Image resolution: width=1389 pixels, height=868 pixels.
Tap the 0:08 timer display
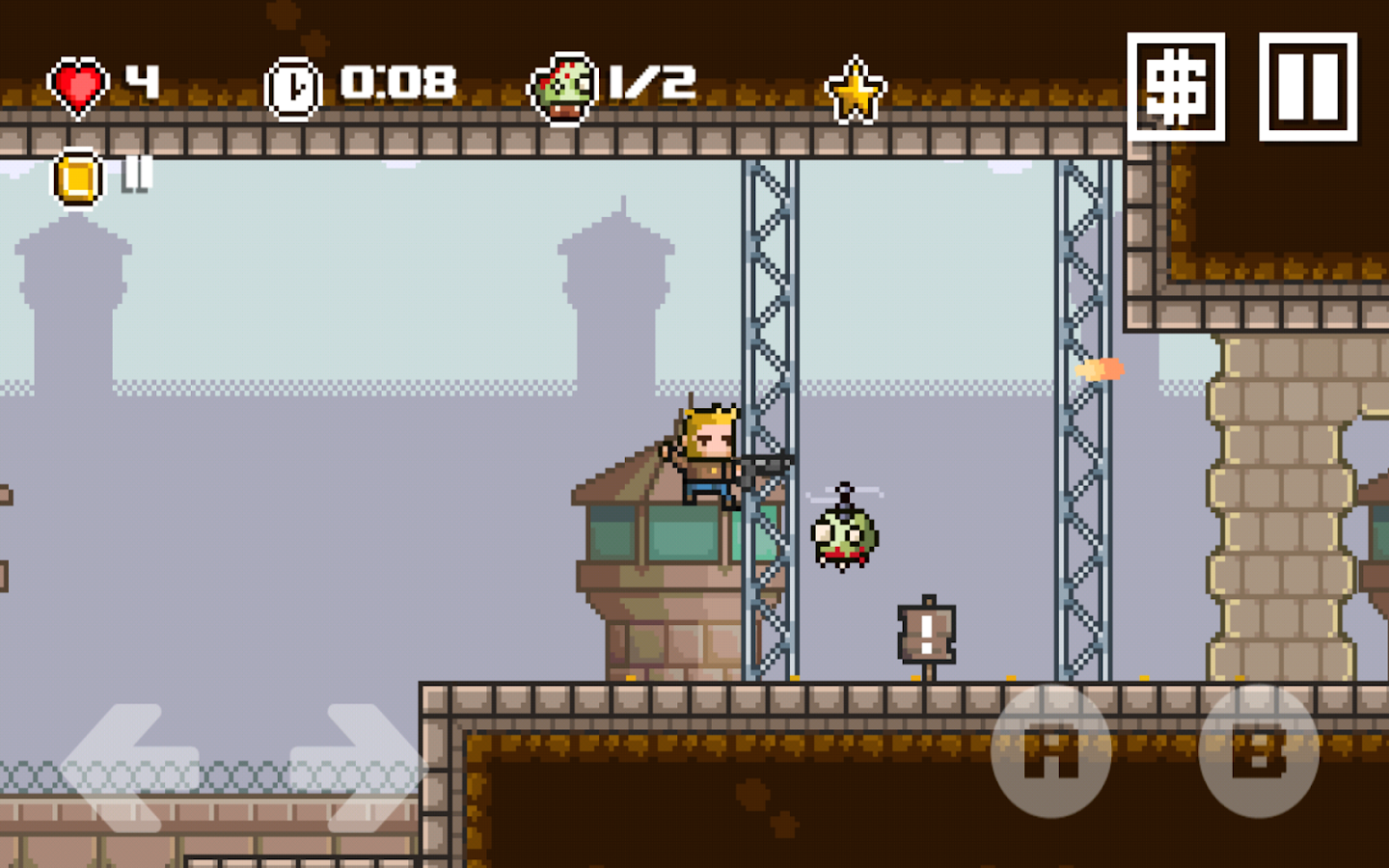pos(398,82)
